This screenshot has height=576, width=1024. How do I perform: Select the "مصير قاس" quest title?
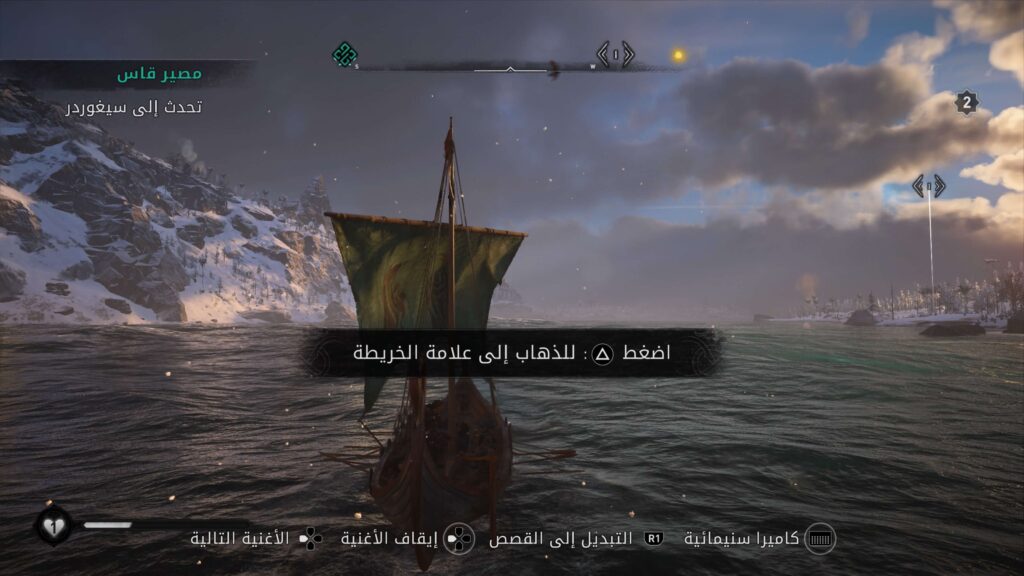159,75
